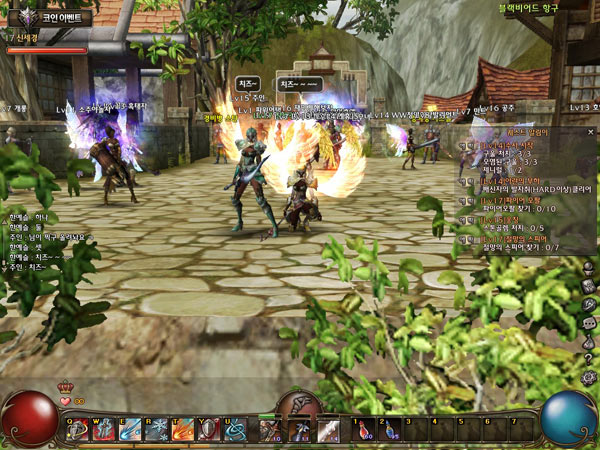Image resolution: width=600 pixels, height=450 pixels.
Task: Close the quest tracker panel
Action: point(591,131)
